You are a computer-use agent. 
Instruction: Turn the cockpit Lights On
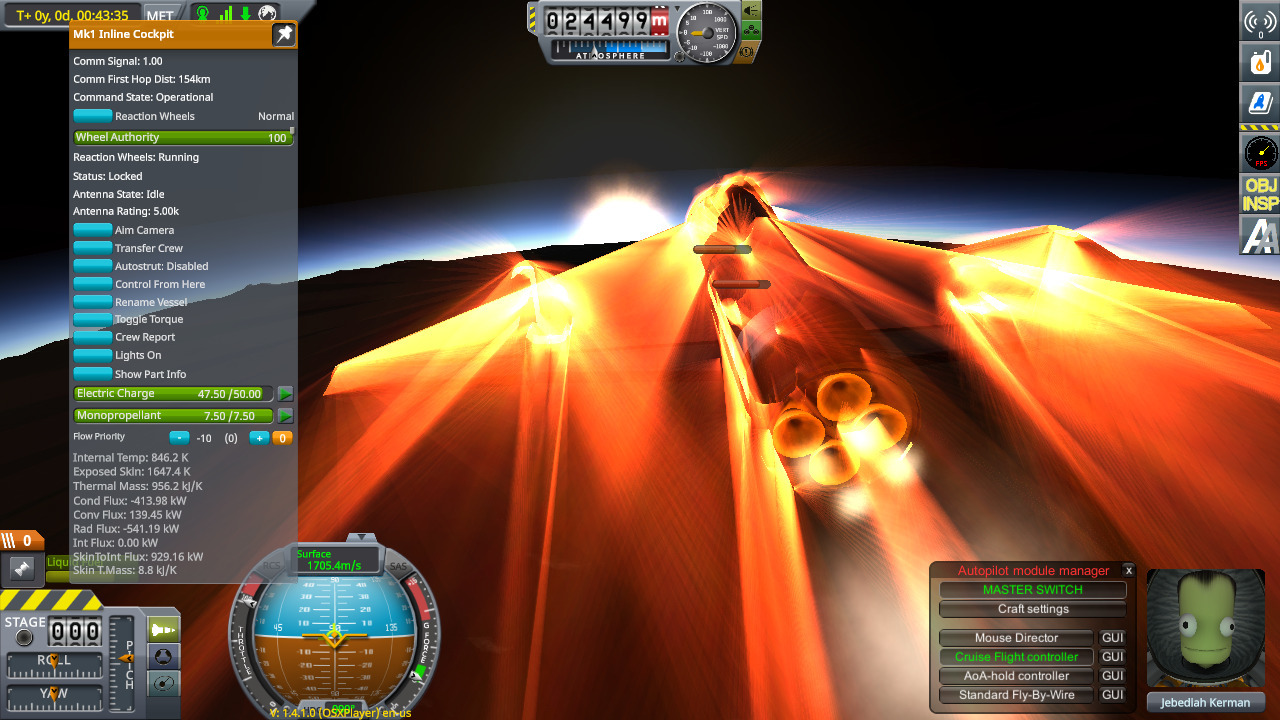[x=93, y=356]
